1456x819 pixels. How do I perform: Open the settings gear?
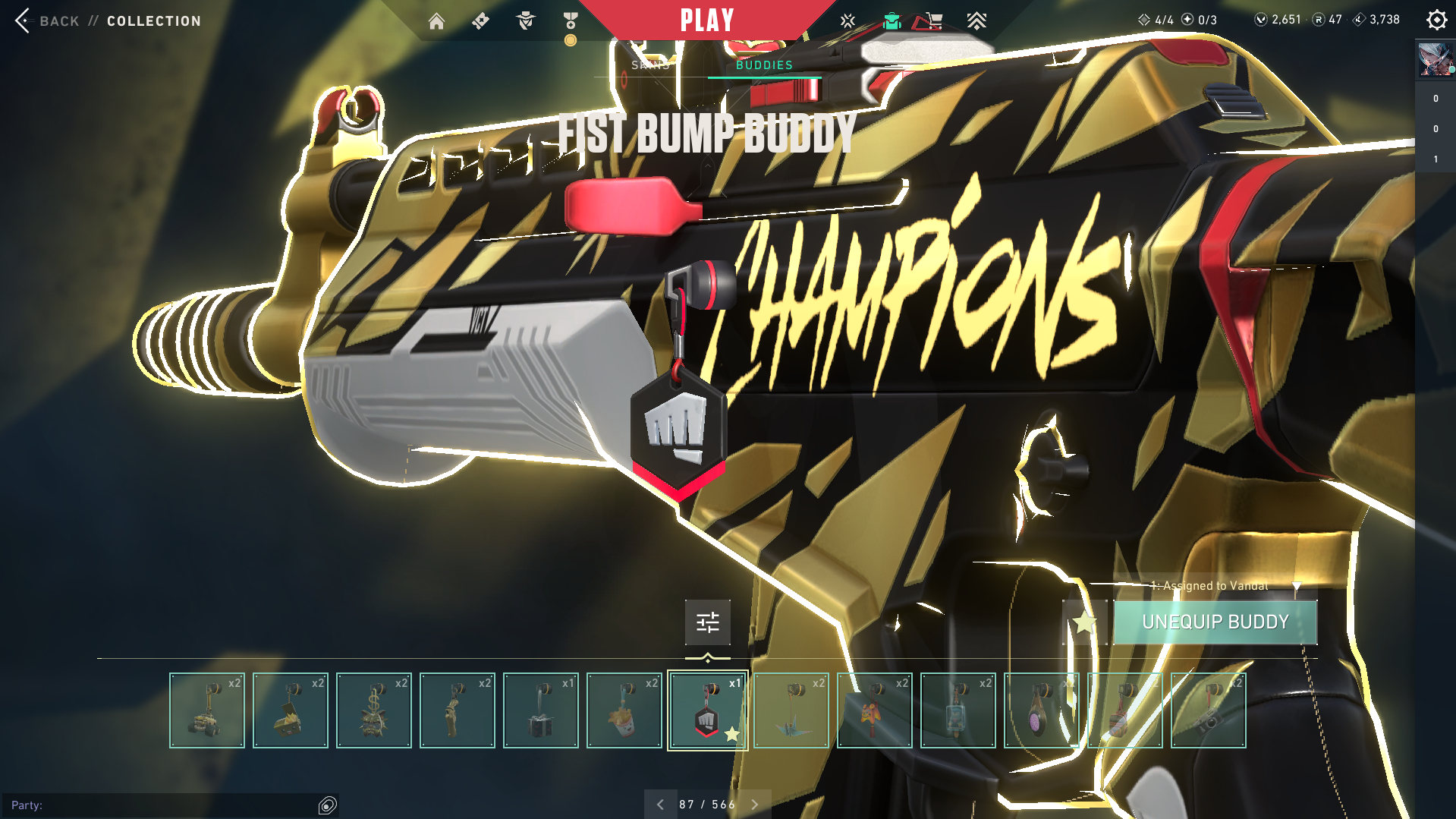point(1436,20)
